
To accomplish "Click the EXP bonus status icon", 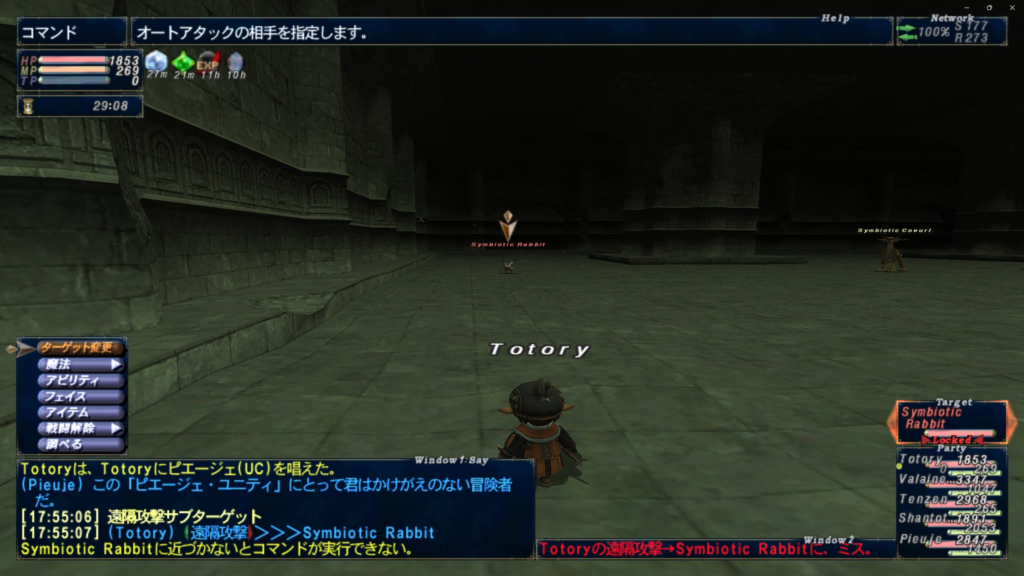I will pos(208,62).
